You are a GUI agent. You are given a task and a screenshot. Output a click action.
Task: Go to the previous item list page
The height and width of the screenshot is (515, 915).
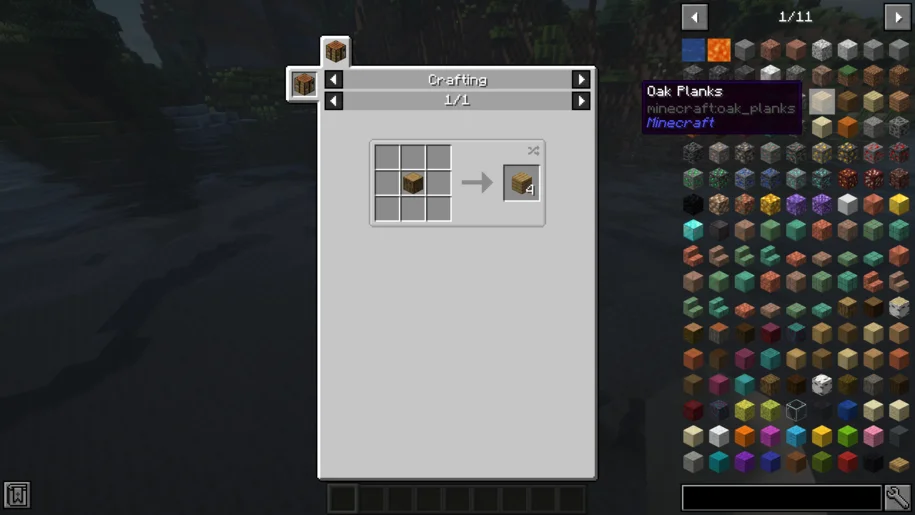coord(694,17)
